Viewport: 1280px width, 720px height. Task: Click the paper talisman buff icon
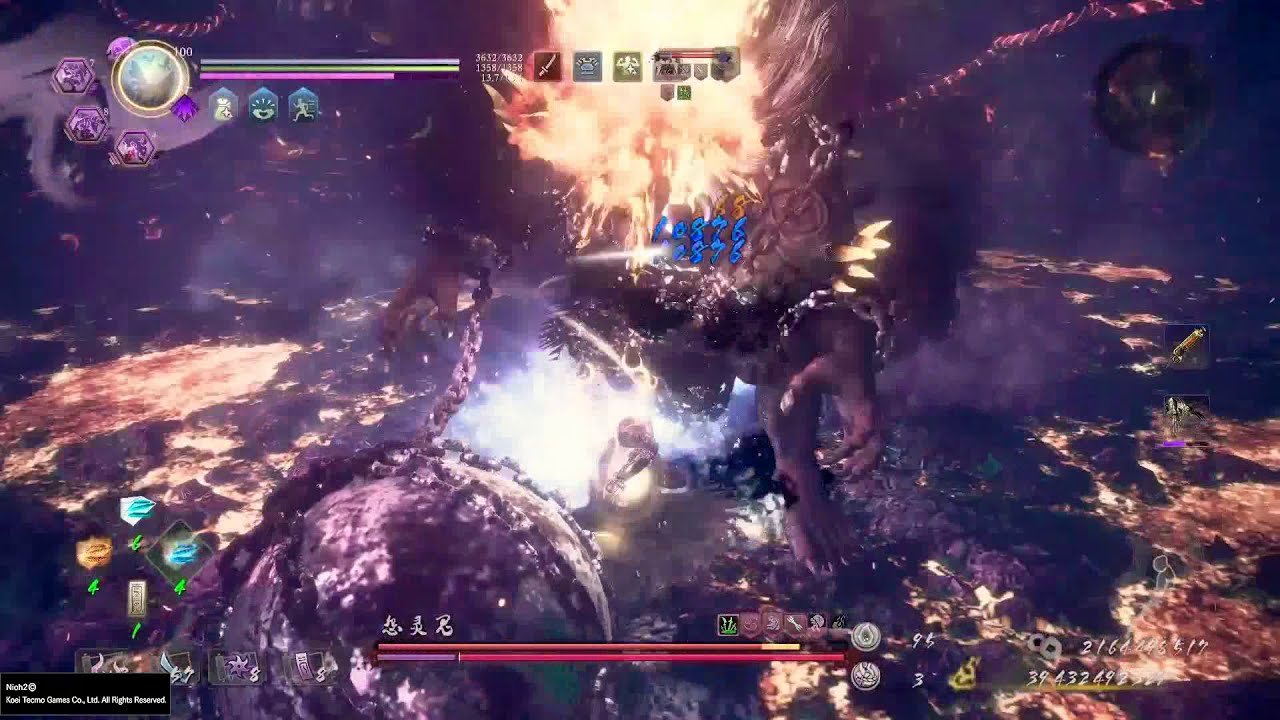point(138,599)
